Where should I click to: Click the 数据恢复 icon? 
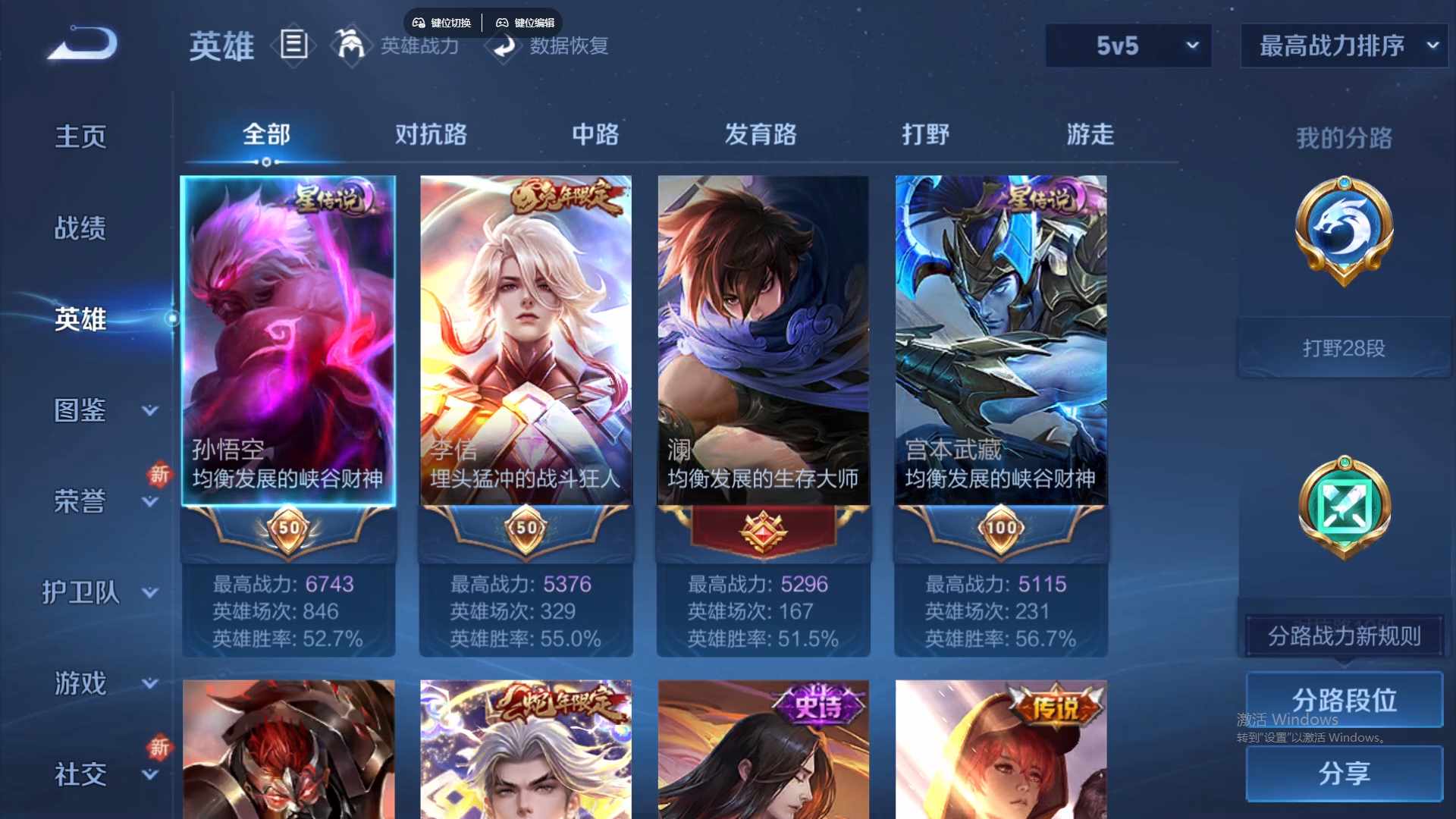[x=503, y=47]
